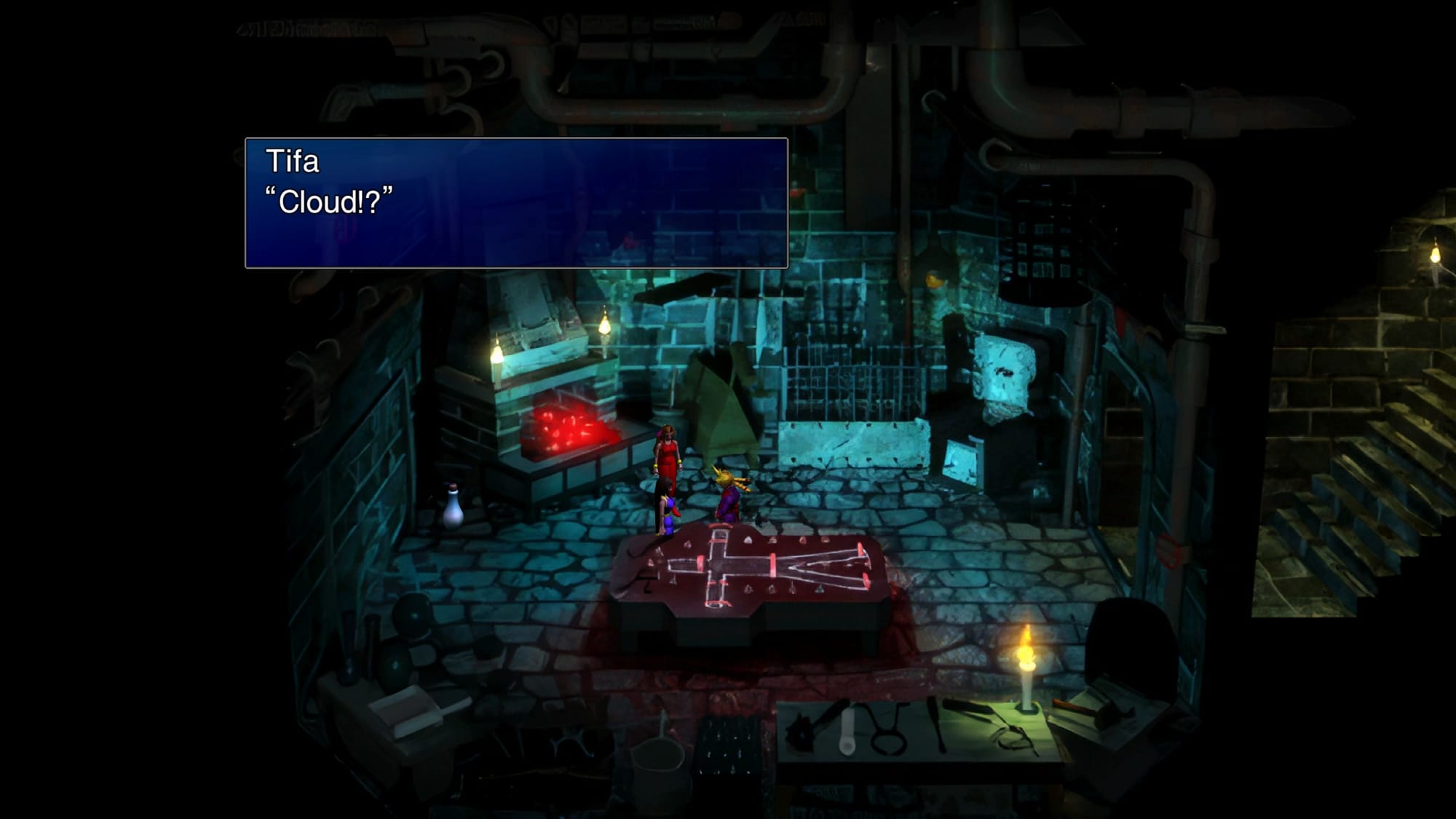Viewport: 1456px width, 819px height.
Task: Advance Tifa's "Cloud!?" dialogue box
Action: [x=516, y=202]
